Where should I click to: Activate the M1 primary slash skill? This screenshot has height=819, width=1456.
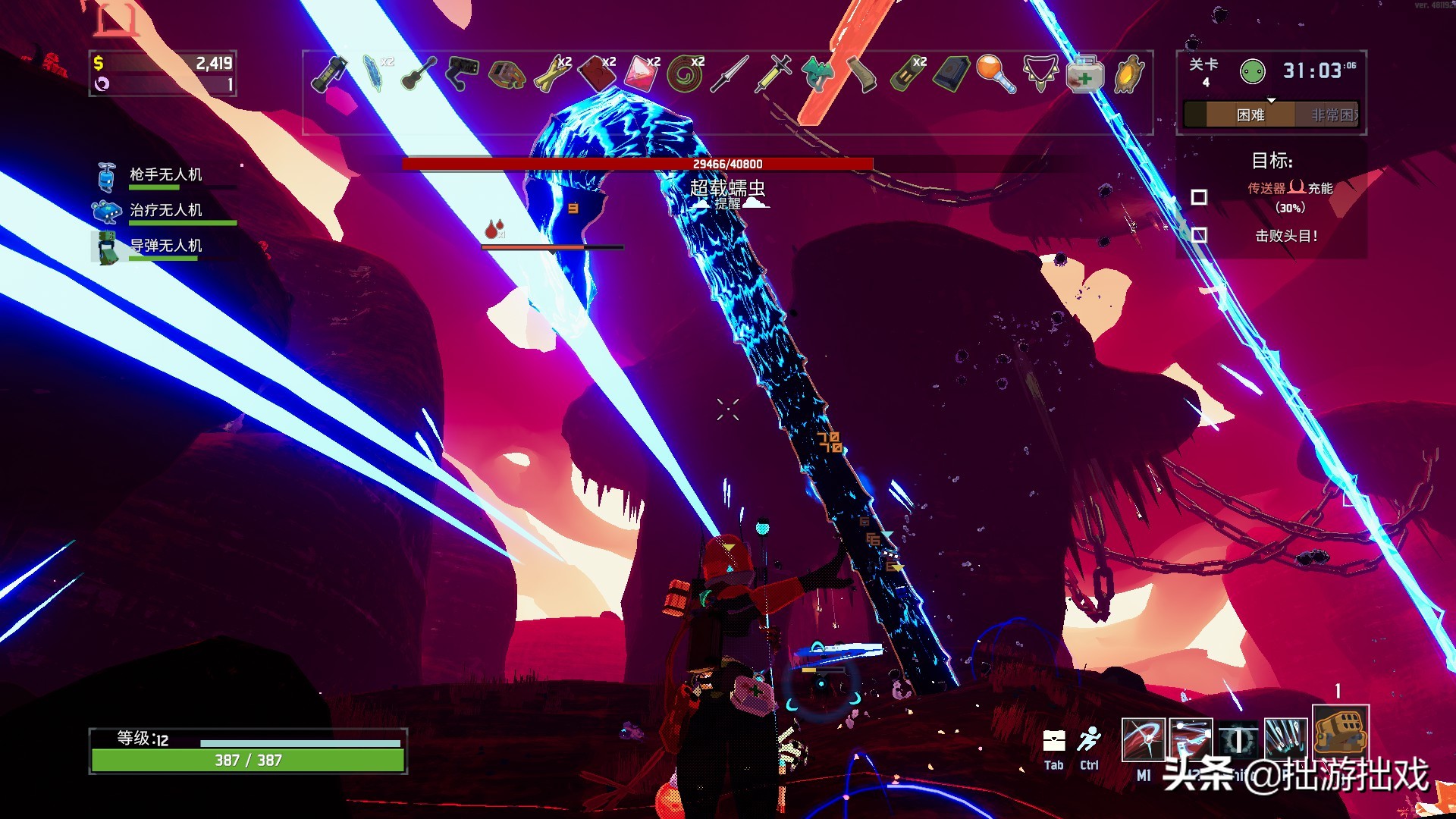click(x=1143, y=739)
